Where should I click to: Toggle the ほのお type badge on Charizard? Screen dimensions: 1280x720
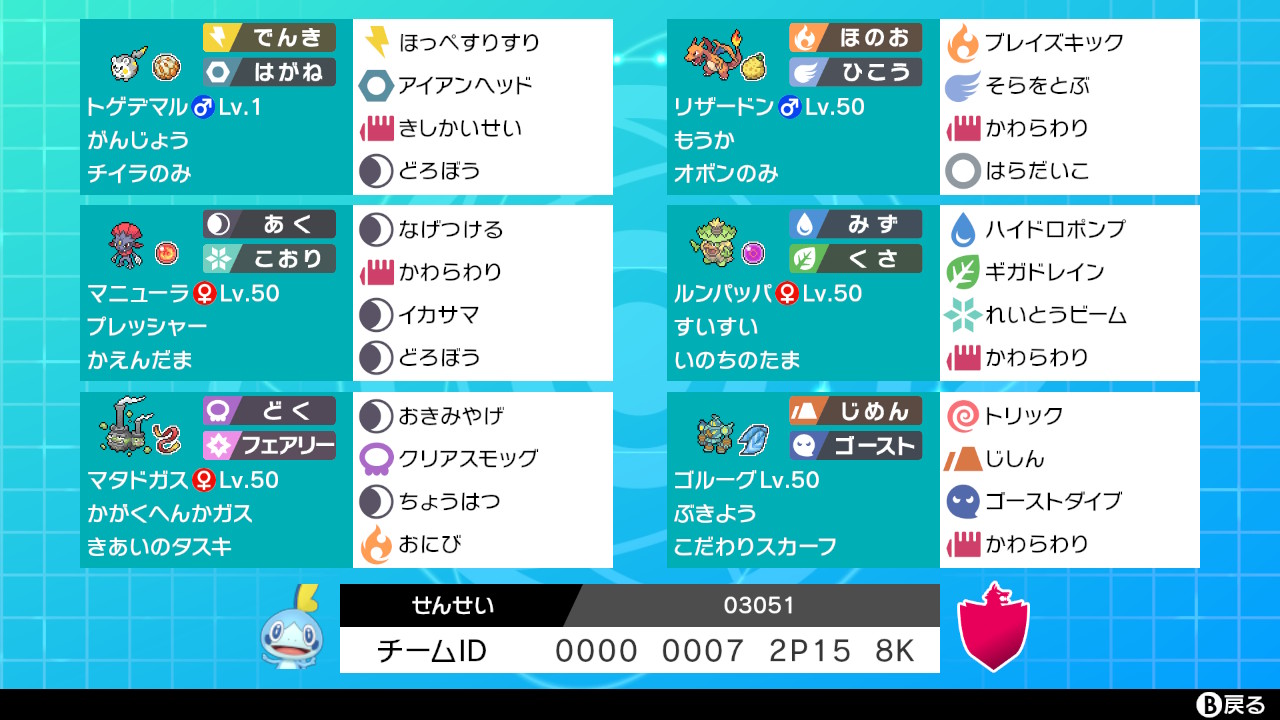(x=858, y=37)
